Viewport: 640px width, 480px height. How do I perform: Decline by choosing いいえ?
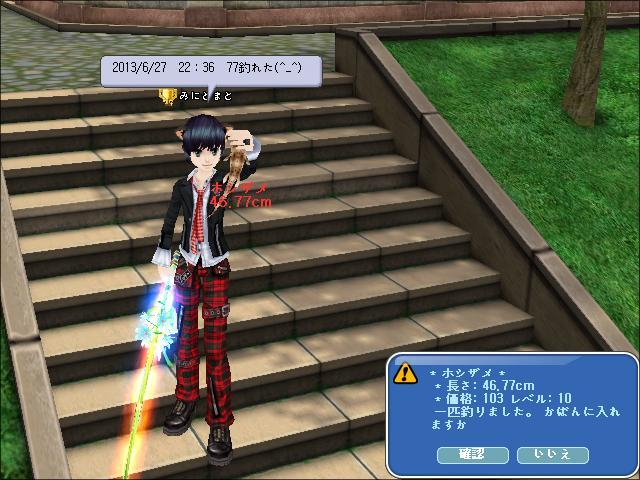(x=552, y=455)
